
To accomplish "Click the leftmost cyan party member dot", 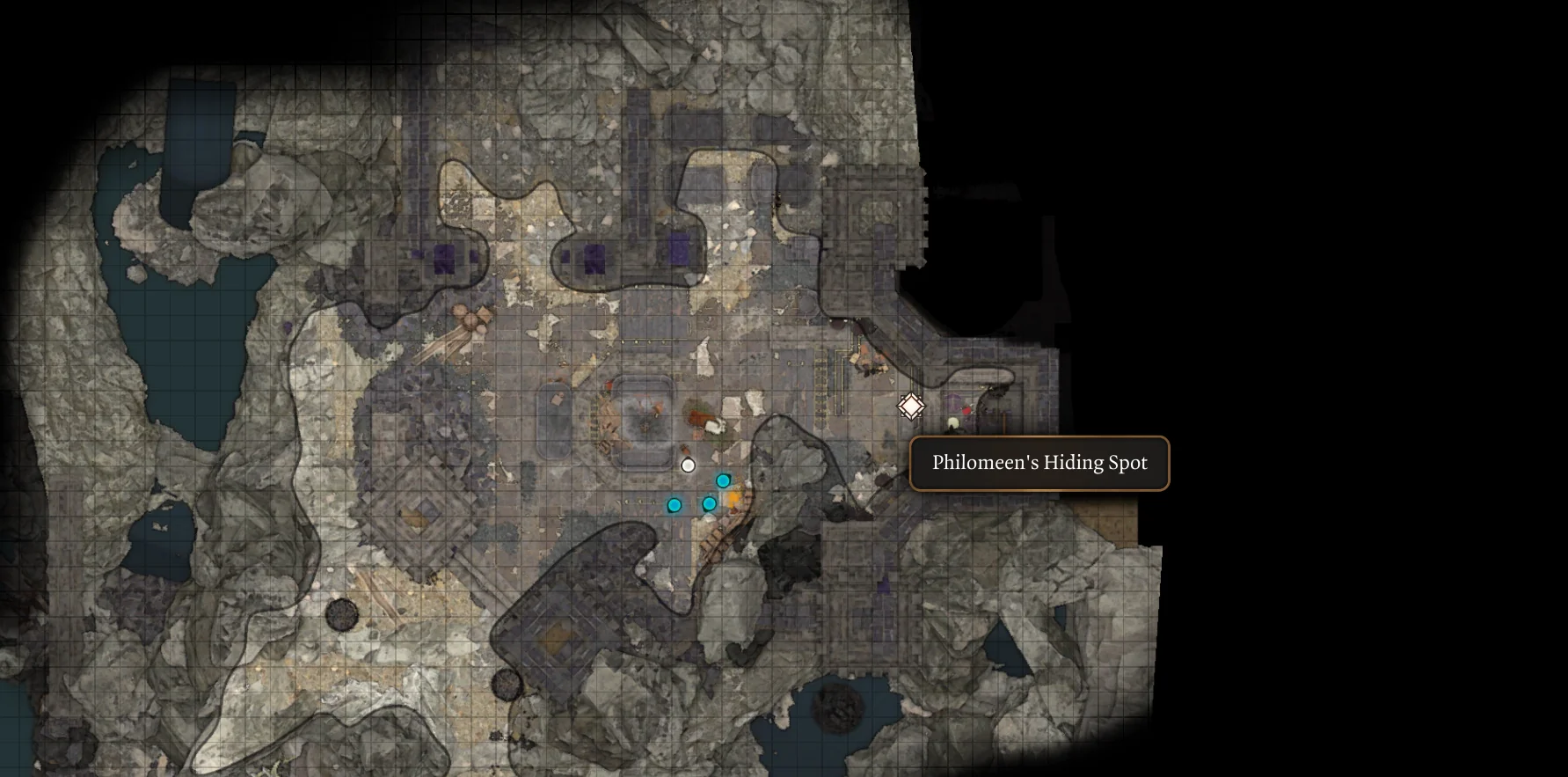I will (x=675, y=504).
